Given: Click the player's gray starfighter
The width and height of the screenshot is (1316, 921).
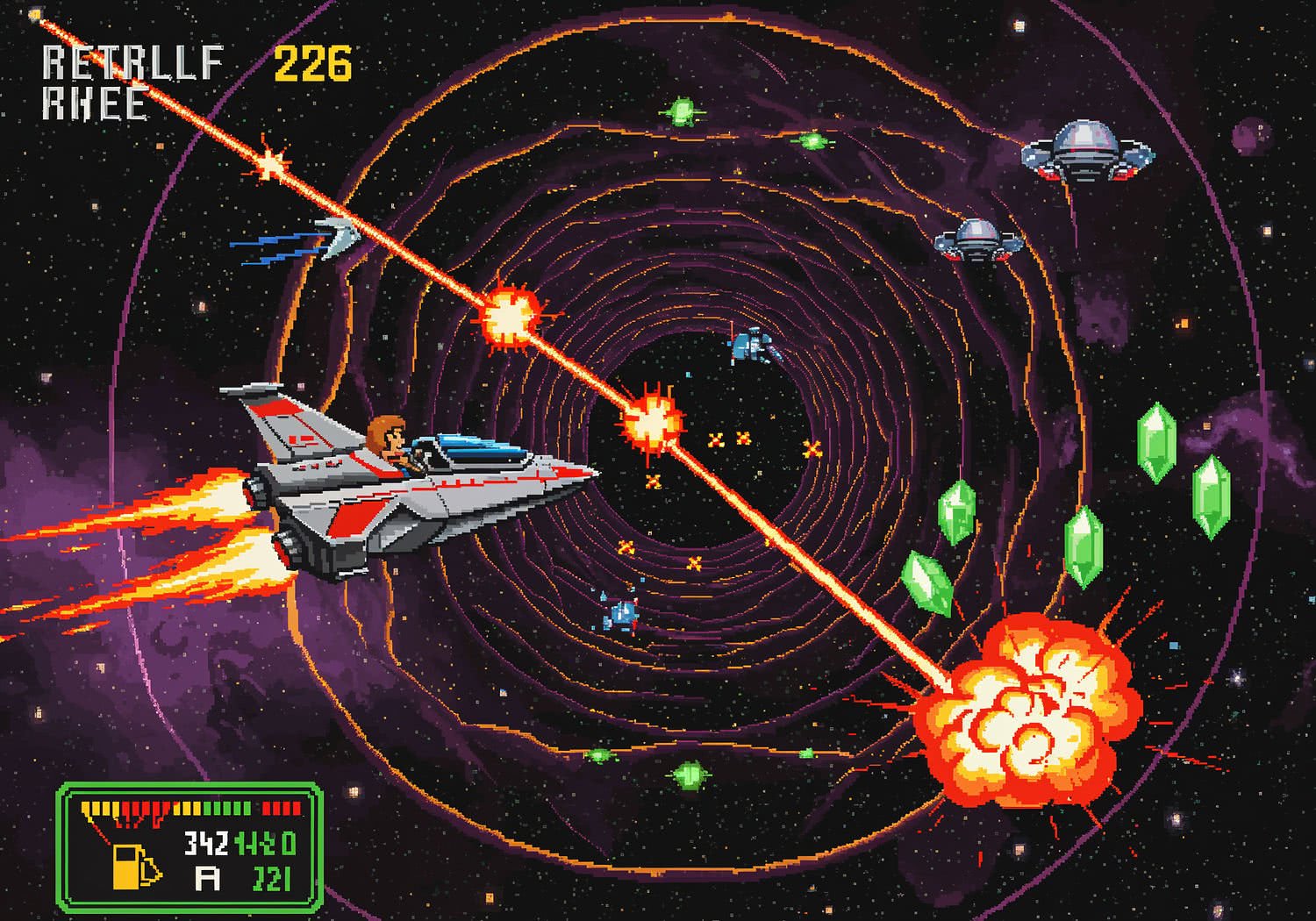Looking at the screenshot, I should tap(412, 491).
